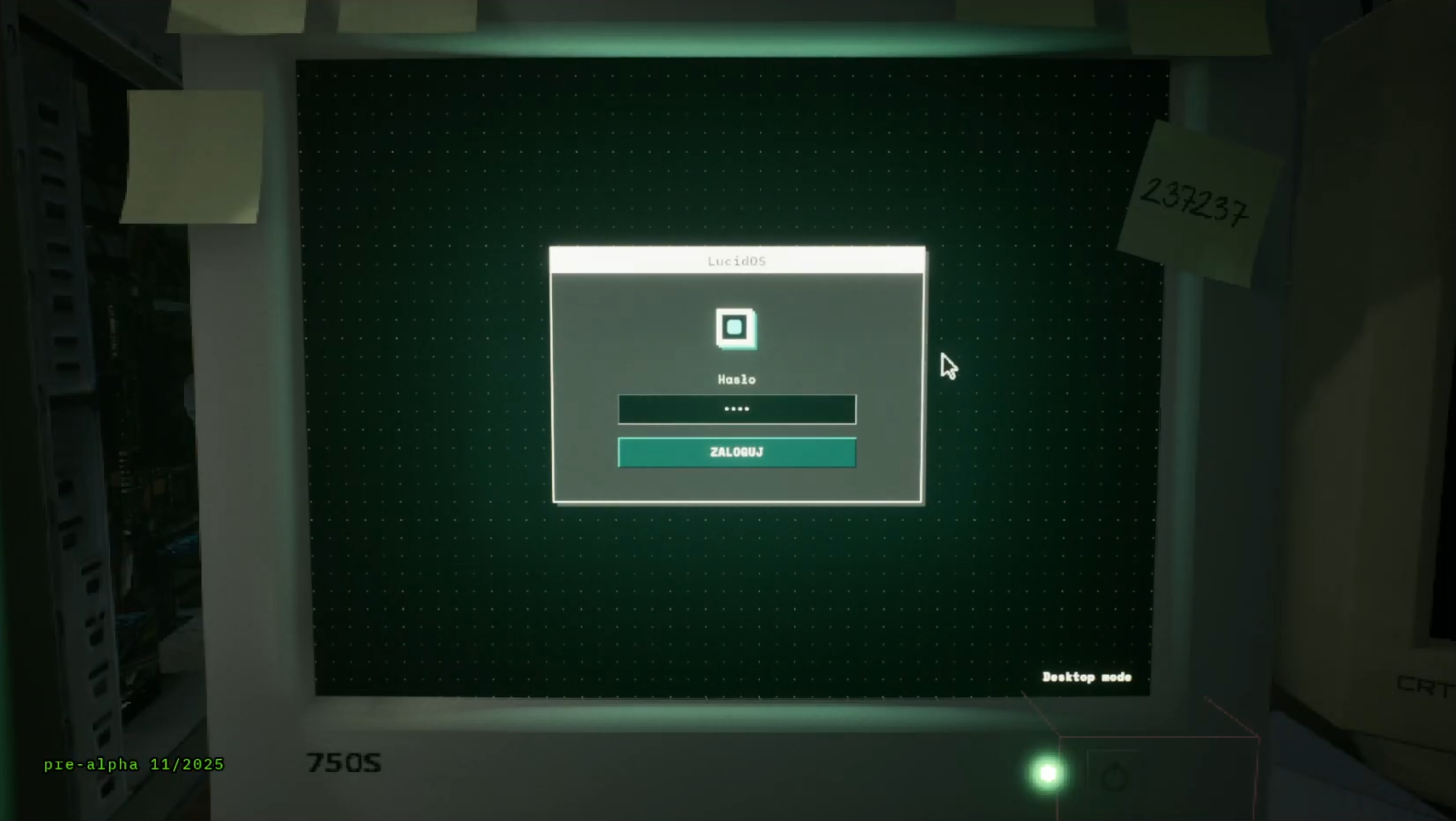
Task: Click the LucidOS logo above the Hasło label
Action: 736,327
